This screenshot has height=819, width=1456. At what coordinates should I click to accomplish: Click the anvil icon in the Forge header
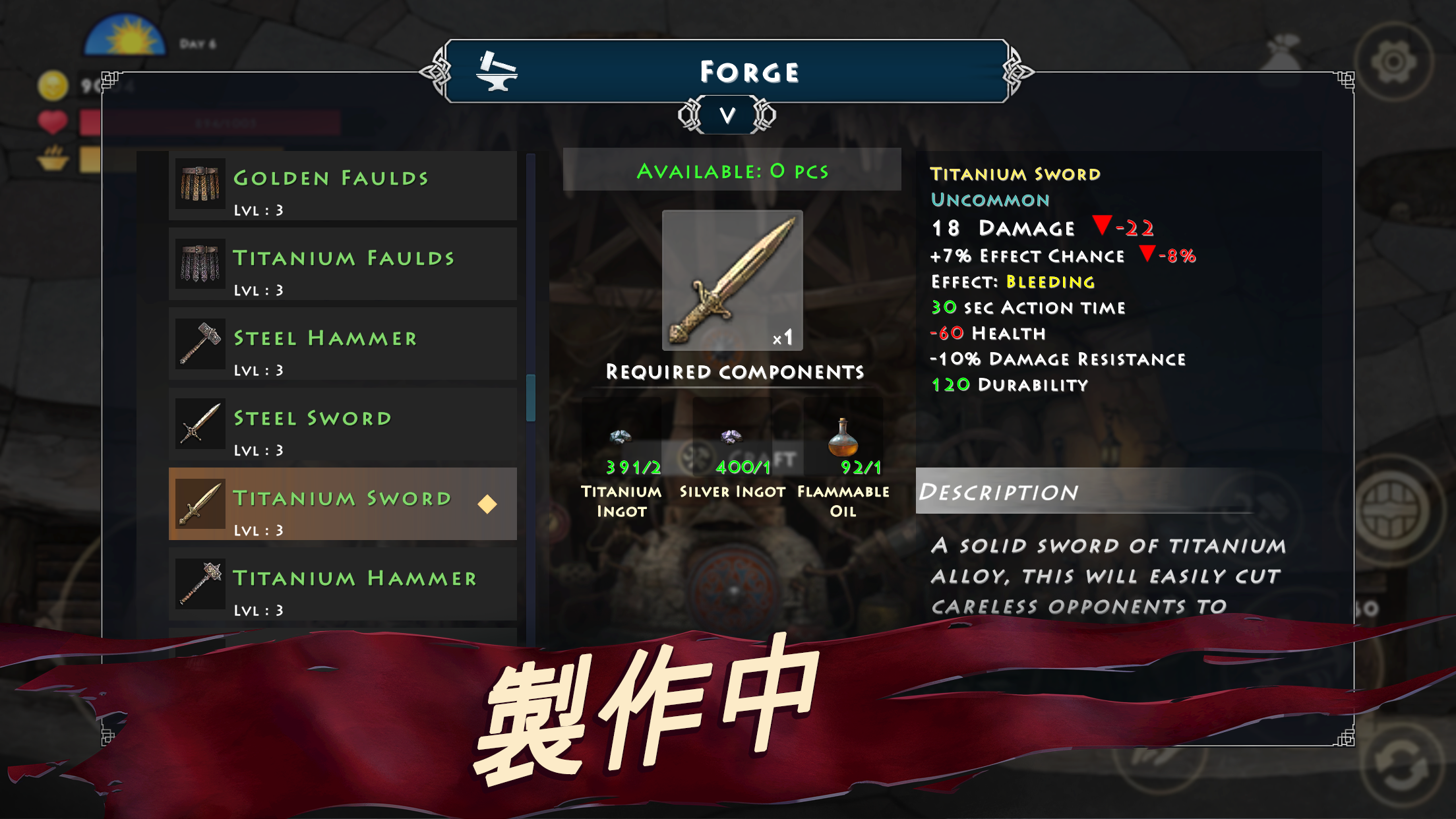click(497, 73)
